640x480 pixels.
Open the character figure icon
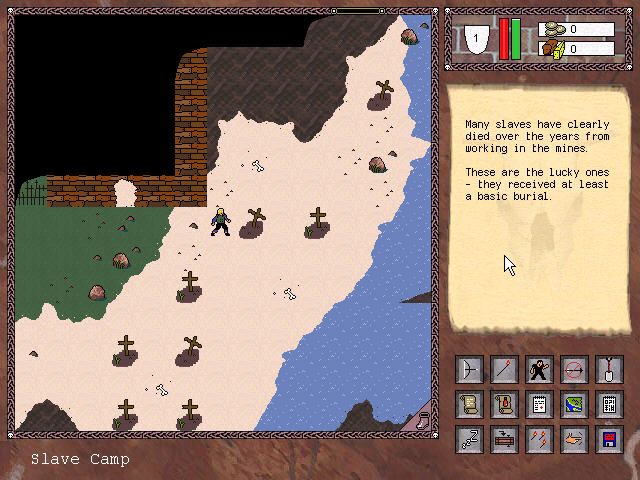click(x=540, y=371)
